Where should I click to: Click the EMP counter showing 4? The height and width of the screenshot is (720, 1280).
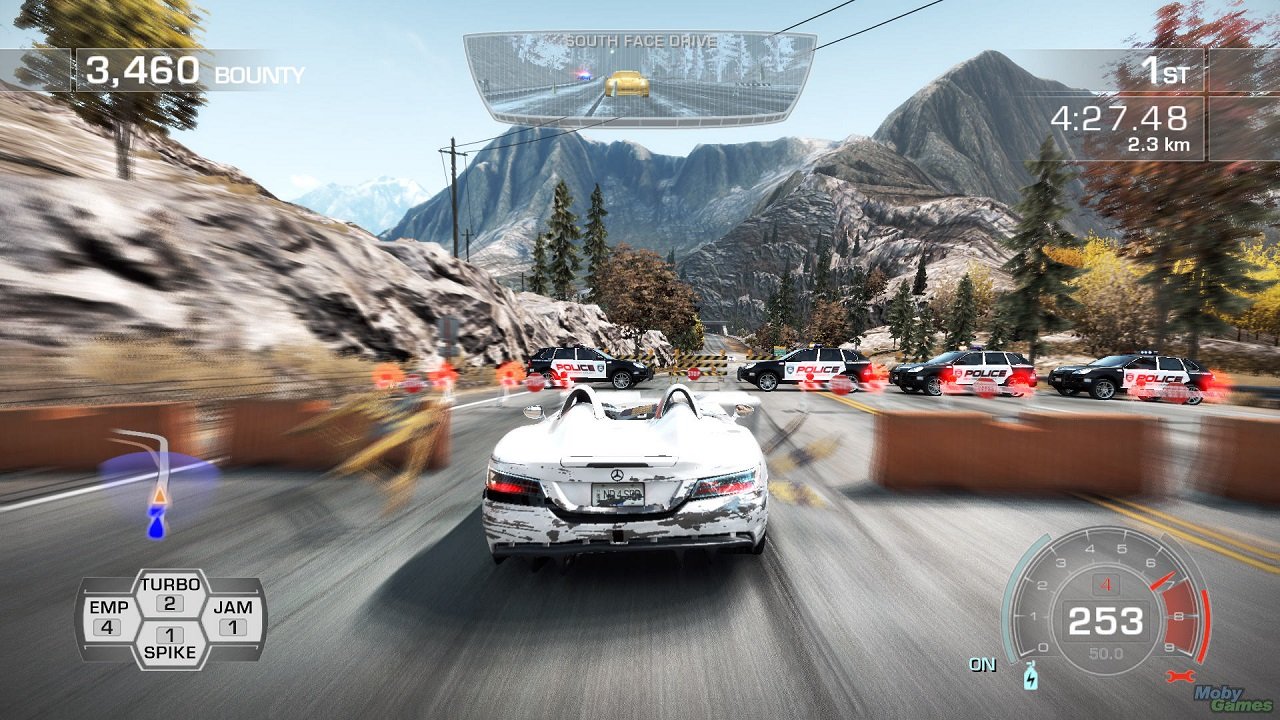point(110,625)
